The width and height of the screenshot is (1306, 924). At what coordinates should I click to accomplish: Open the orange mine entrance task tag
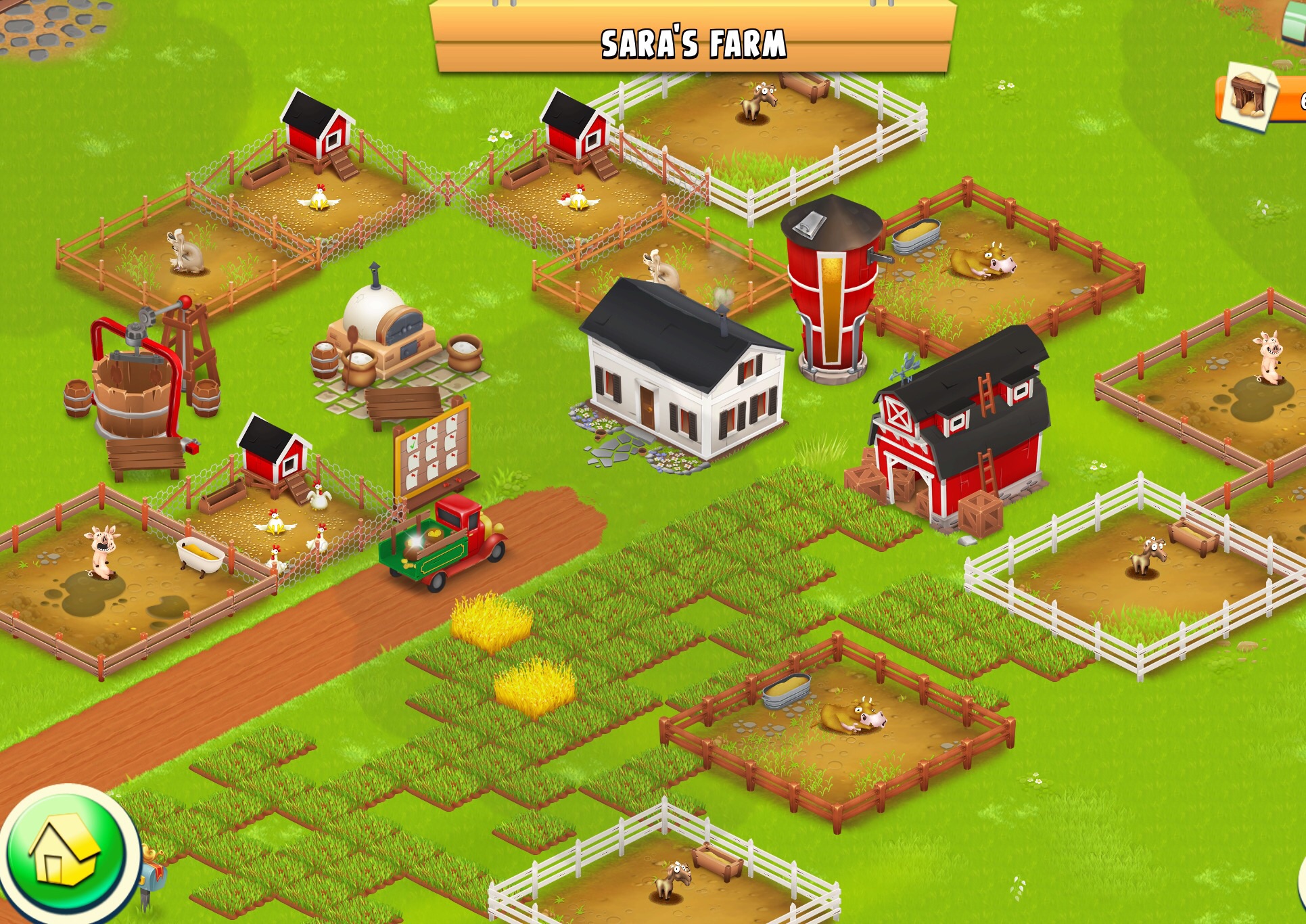click(1259, 99)
